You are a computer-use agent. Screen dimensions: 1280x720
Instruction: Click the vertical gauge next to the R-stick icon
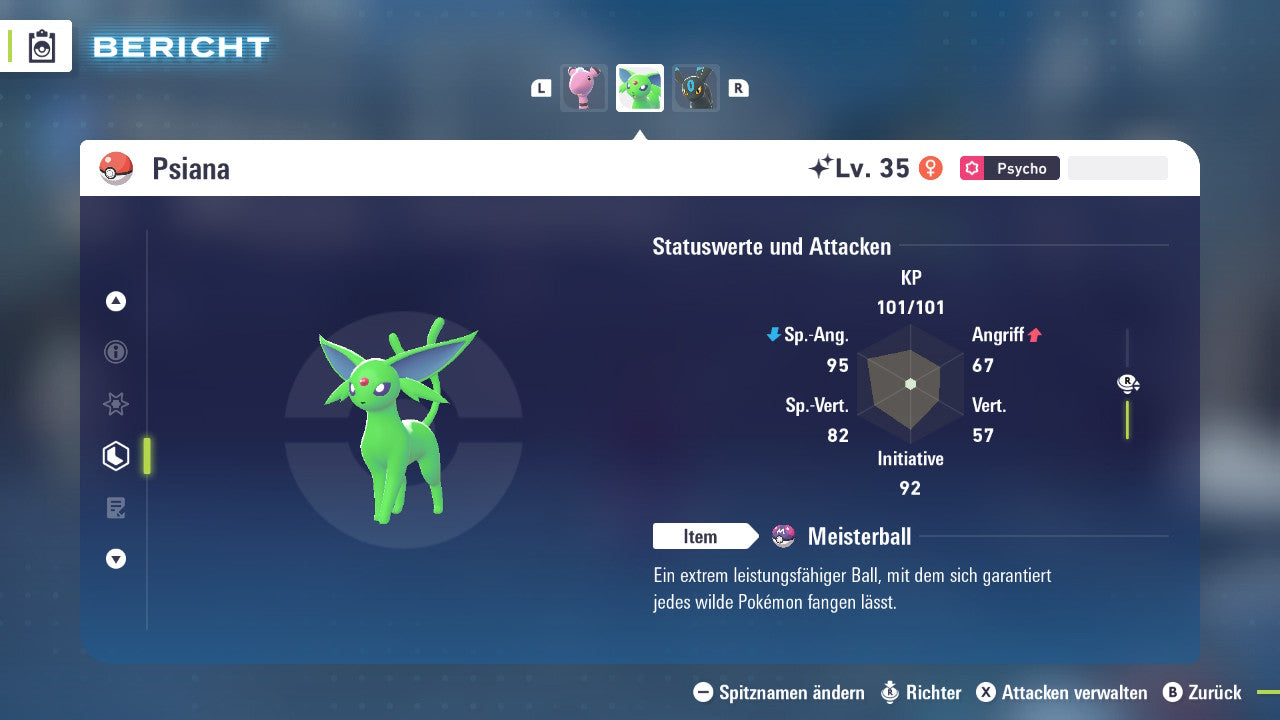click(1128, 420)
